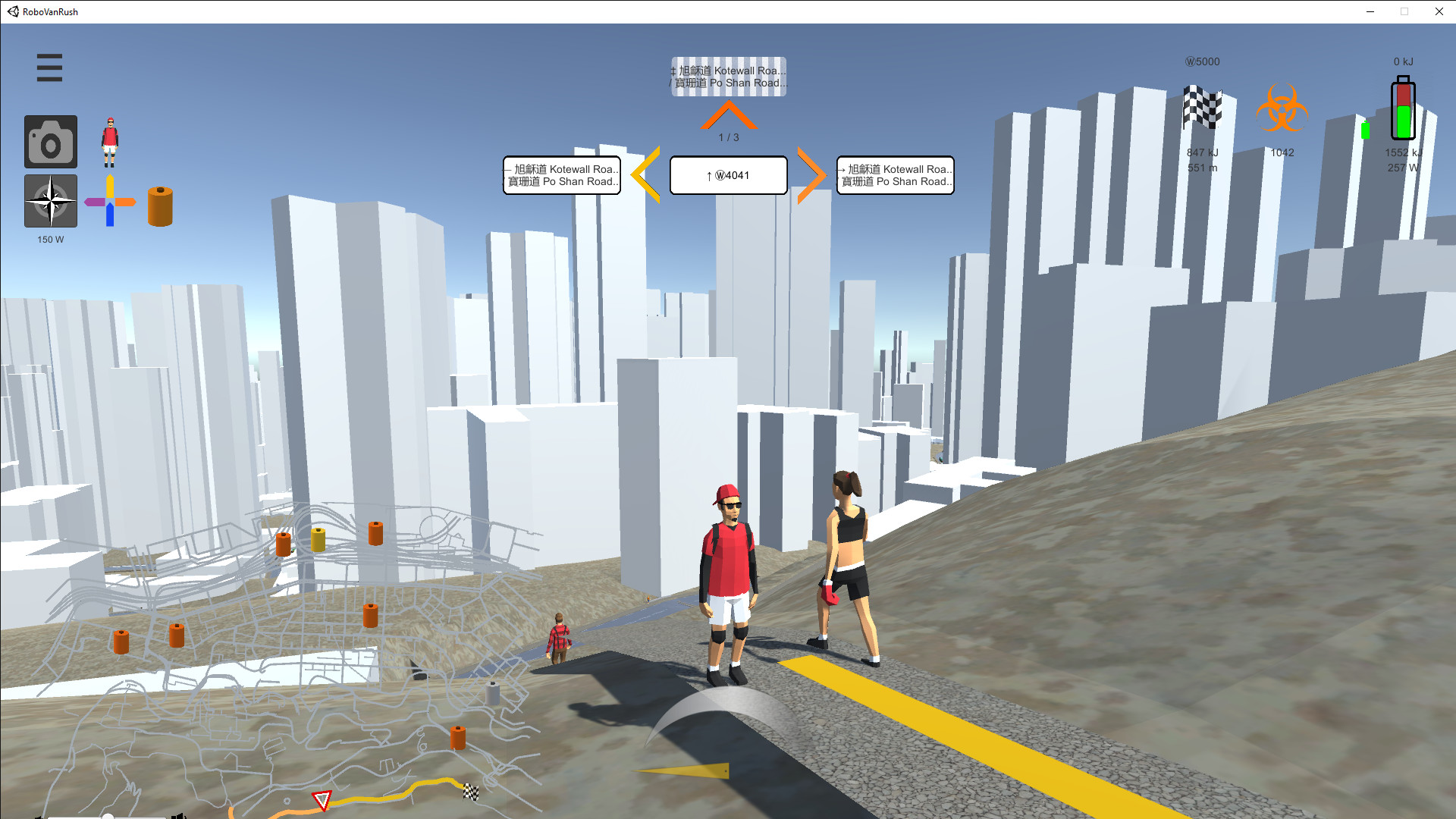Image resolution: width=1456 pixels, height=819 pixels.
Task: Open the compass navigation control
Action: click(x=50, y=202)
